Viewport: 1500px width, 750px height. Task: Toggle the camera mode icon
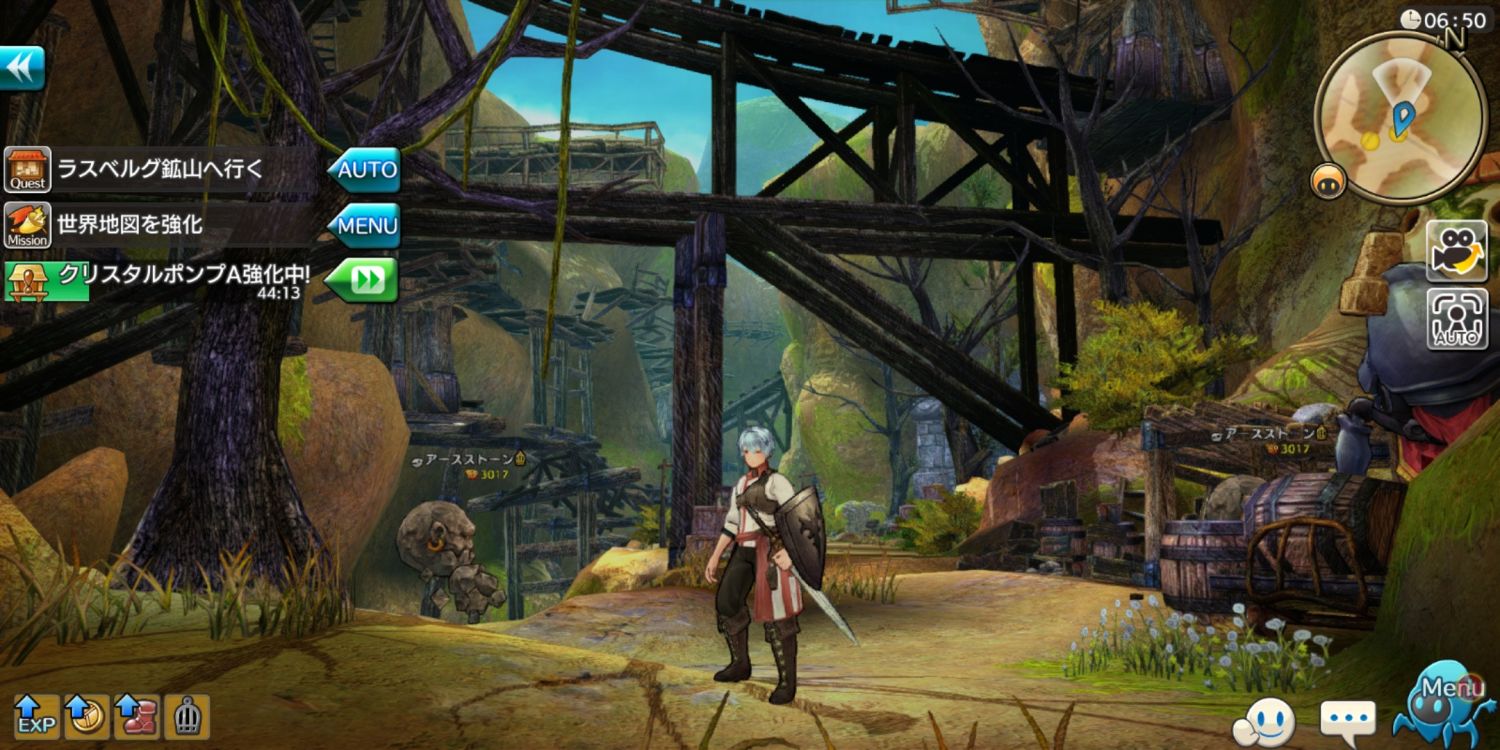pyautogui.click(x=1457, y=251)
